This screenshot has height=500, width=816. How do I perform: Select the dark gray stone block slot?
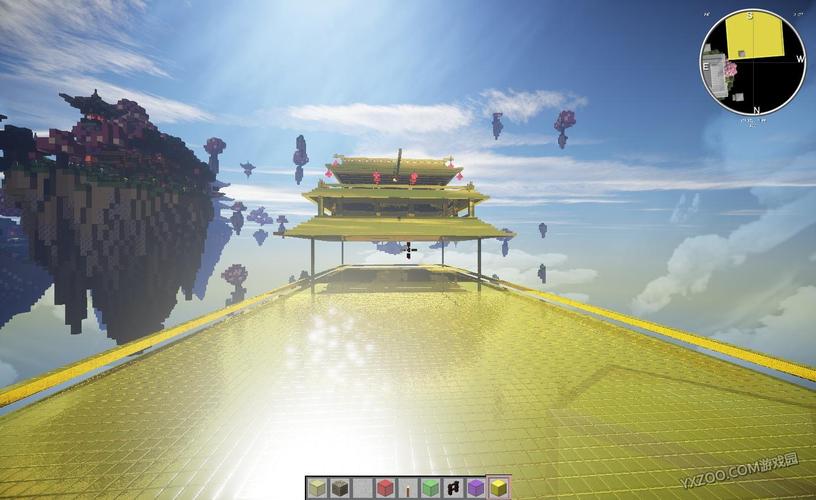pyautogui.click(x=339, y=488)
